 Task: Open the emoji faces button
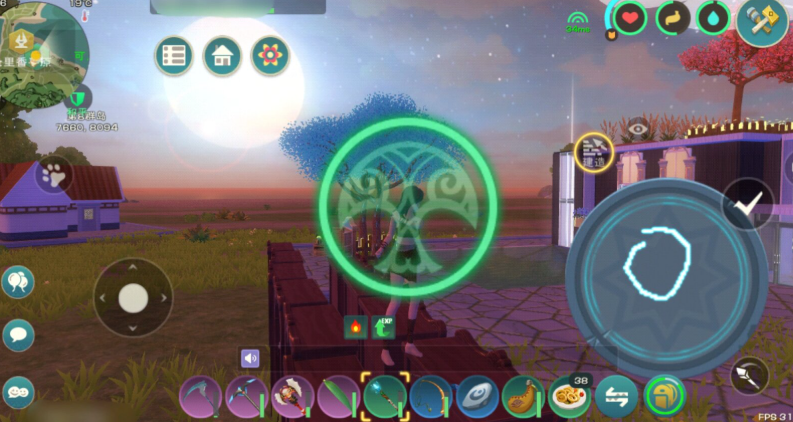[x=18, y=392]
